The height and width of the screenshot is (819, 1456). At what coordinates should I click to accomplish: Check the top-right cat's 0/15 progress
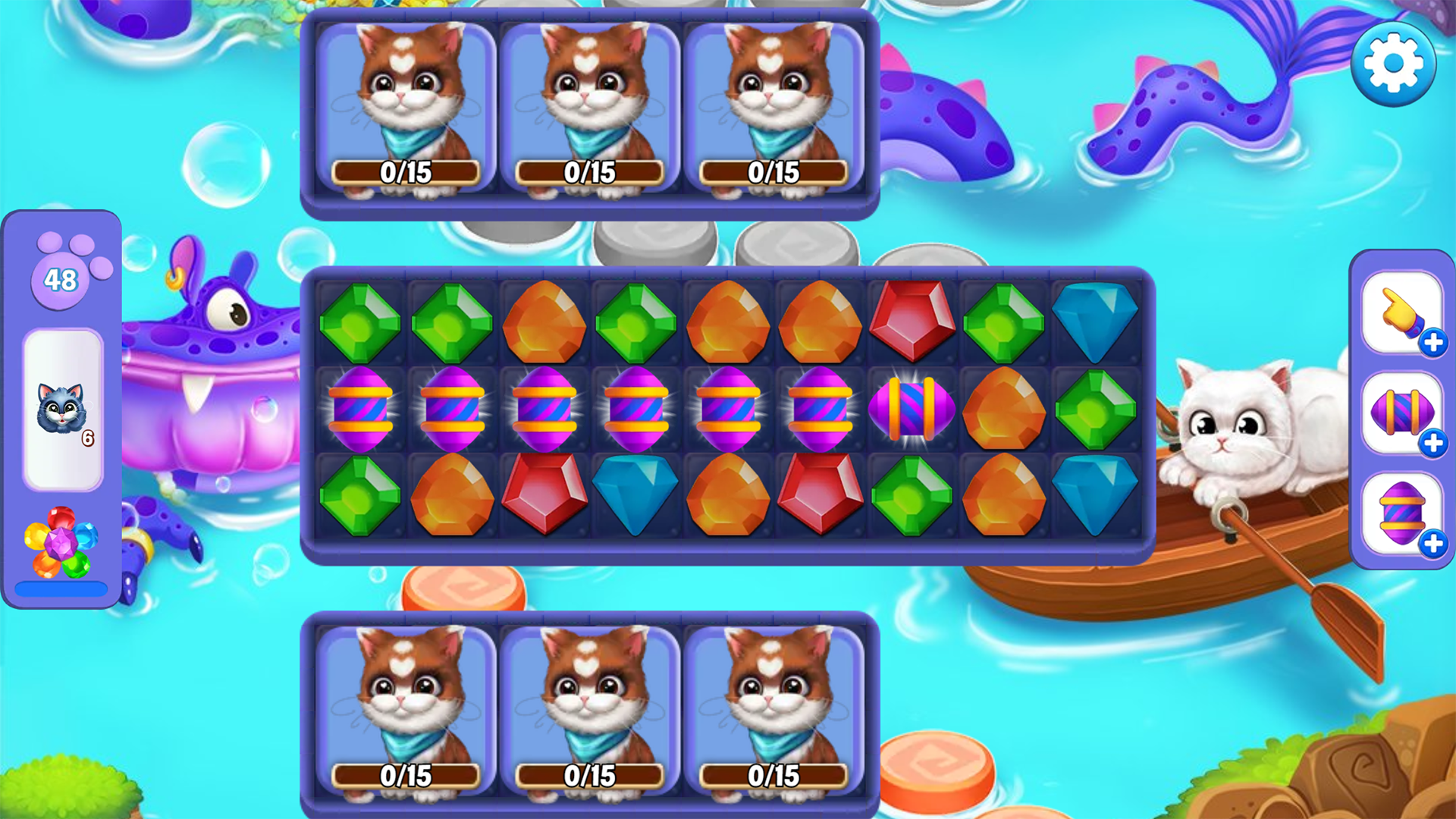(x=773, y=173)
